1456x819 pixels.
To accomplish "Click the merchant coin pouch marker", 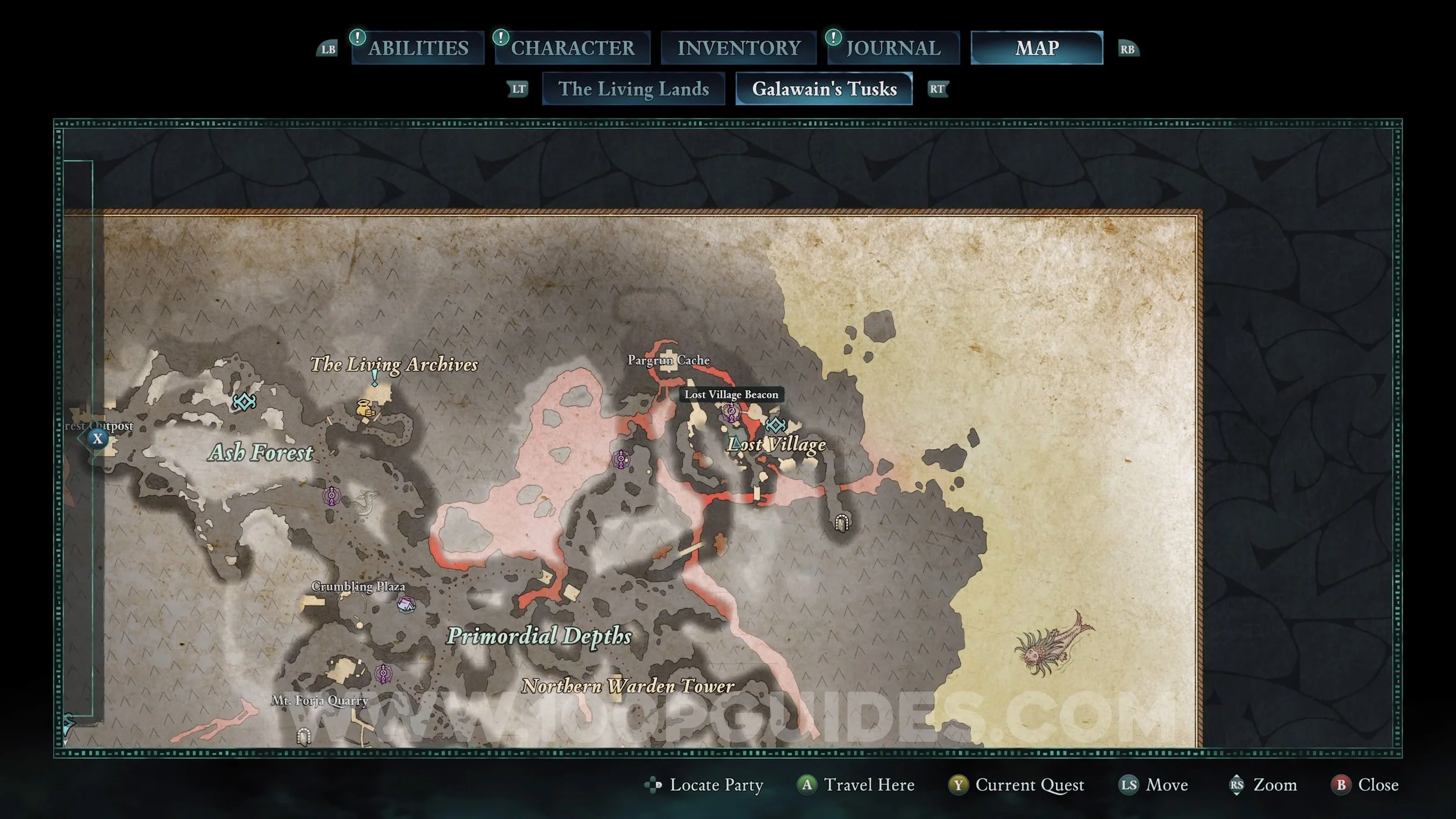I will click(x=365, y=408).
